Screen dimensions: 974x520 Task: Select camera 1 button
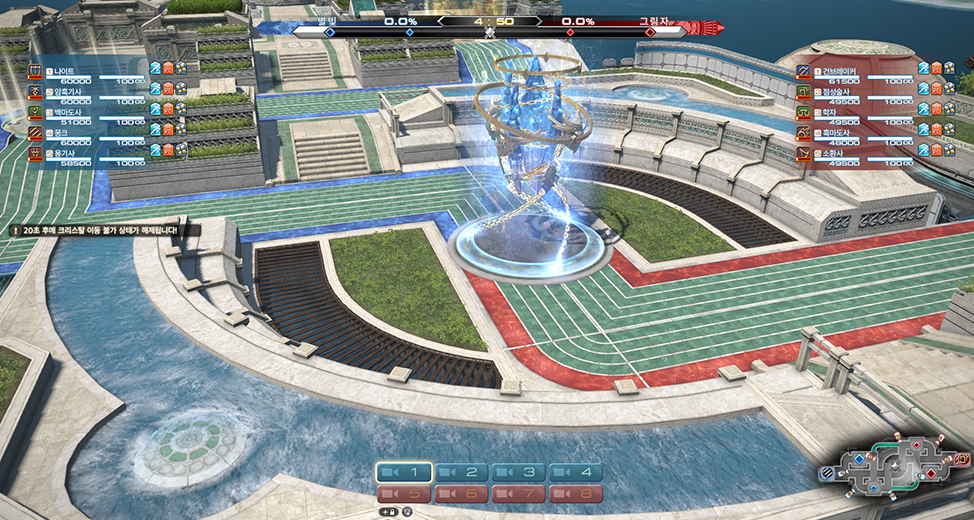click(404, 472)
